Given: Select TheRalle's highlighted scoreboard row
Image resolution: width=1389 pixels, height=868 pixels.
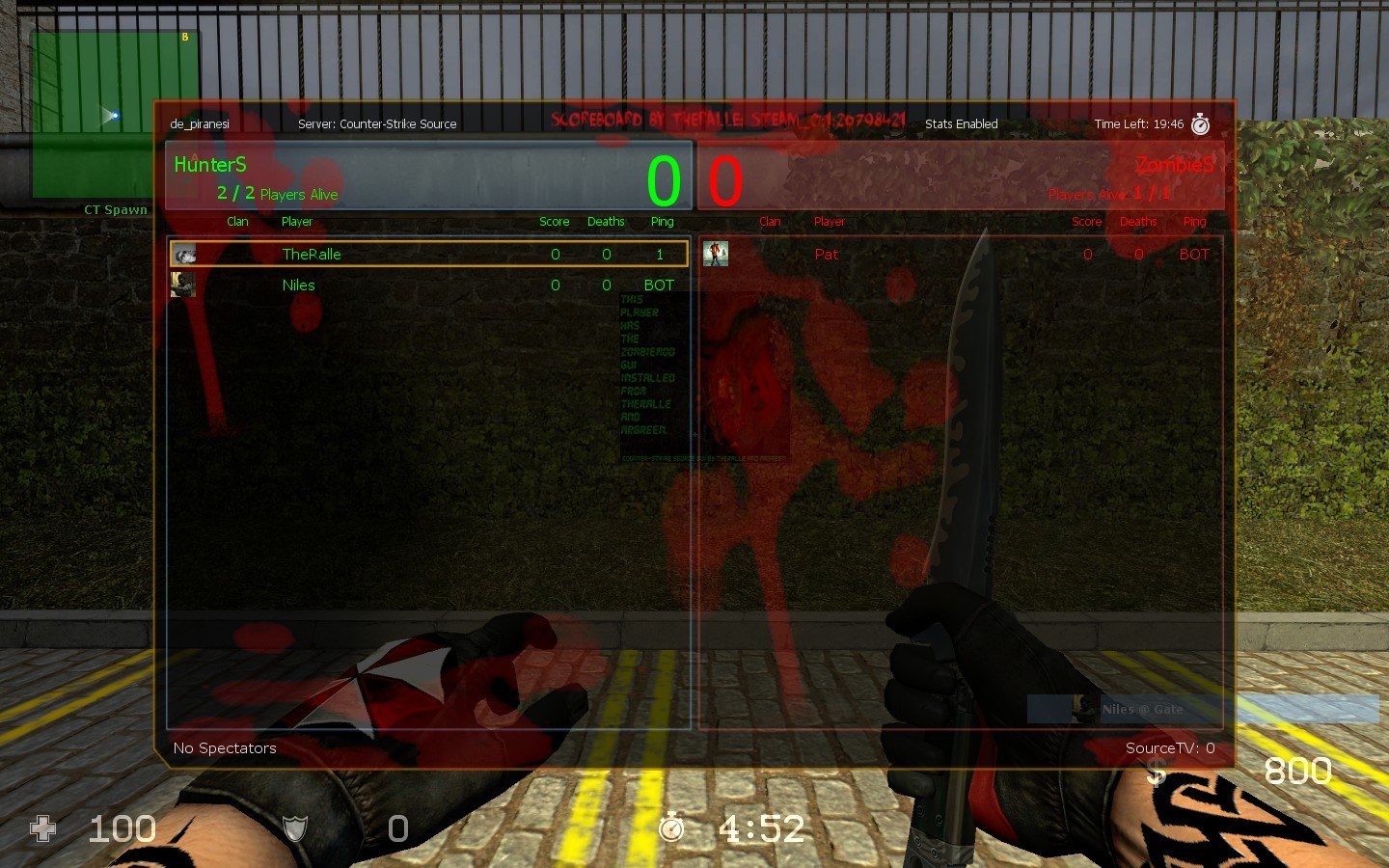Looking at the screenshot, I should 427,254.
